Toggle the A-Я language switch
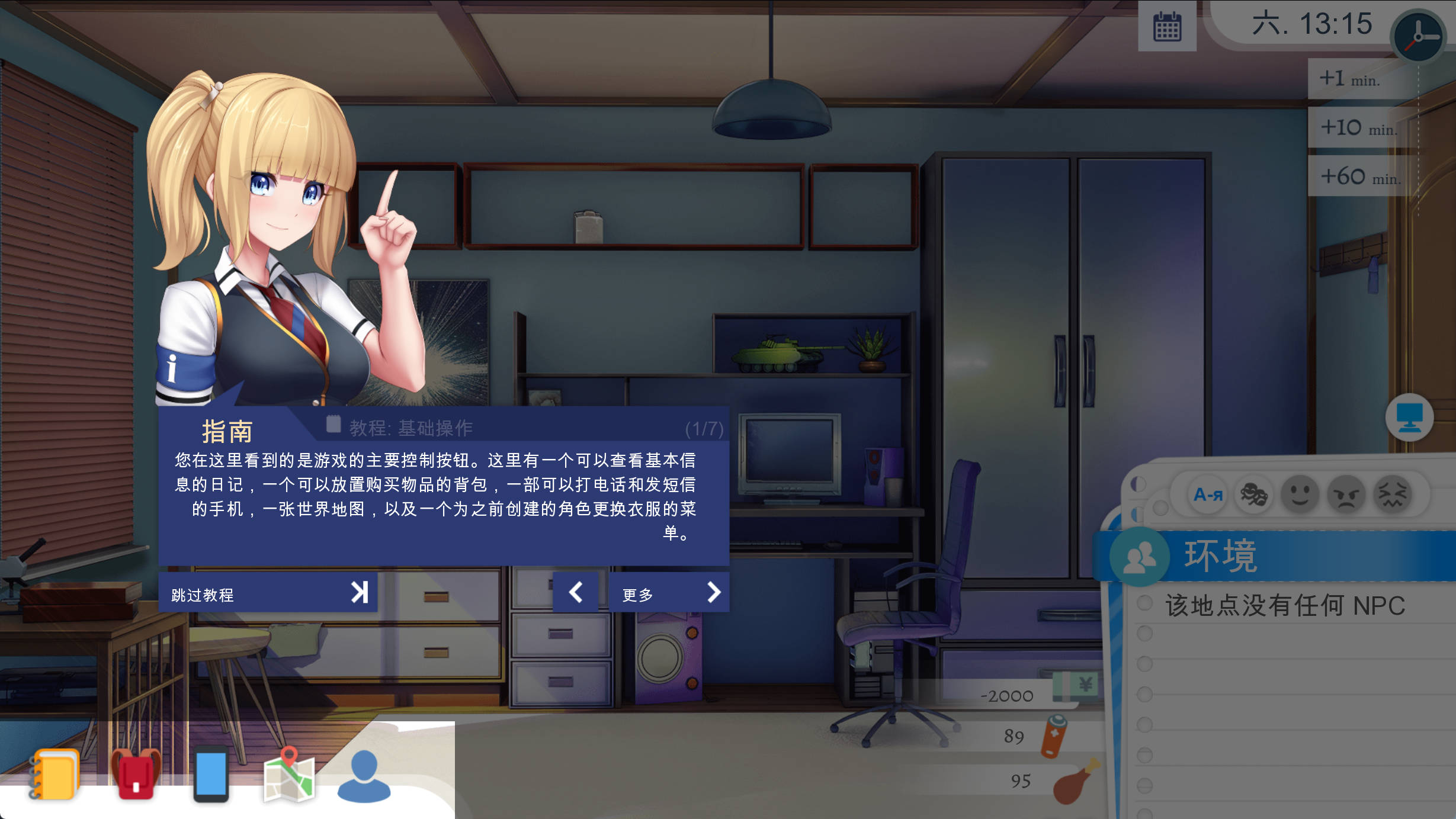Screen dimensions: 1456x819 coord(1207,495)
